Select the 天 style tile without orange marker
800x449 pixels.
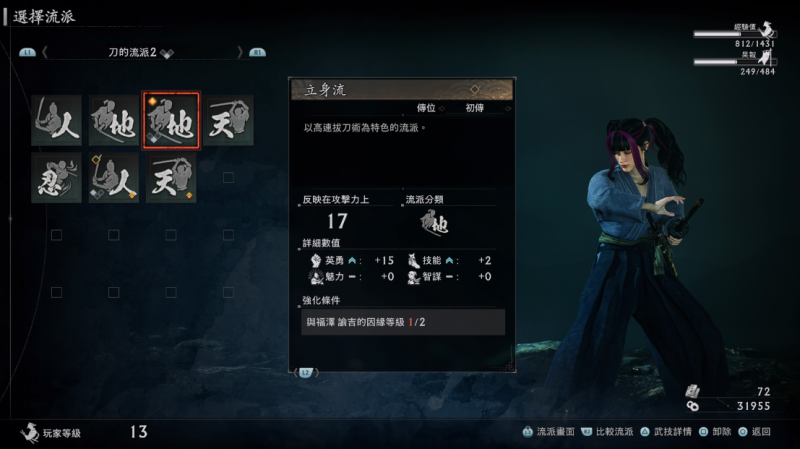[228, 121]
